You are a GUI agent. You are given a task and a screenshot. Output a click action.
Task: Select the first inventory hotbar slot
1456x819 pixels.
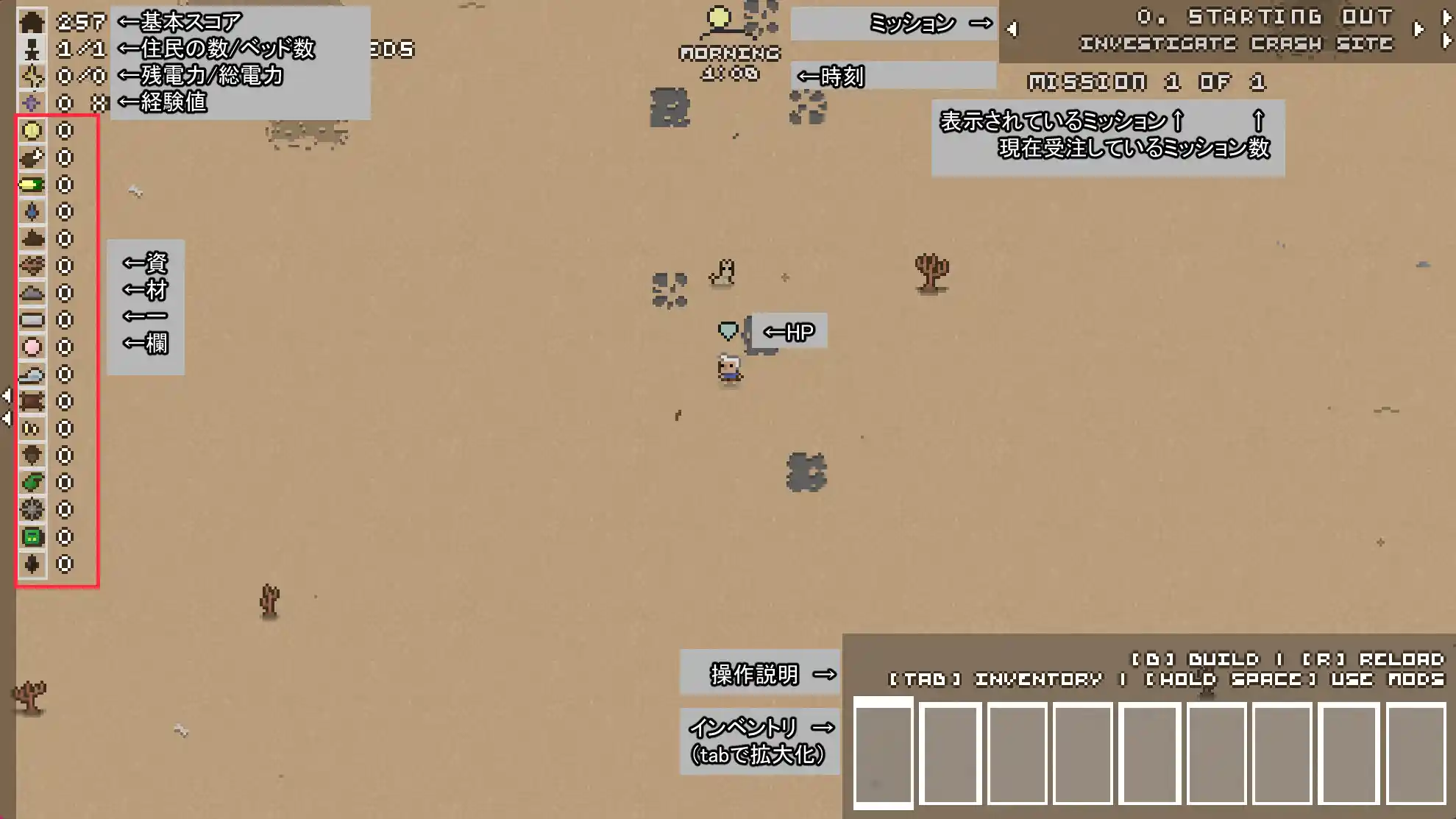(x=883, y=752)
